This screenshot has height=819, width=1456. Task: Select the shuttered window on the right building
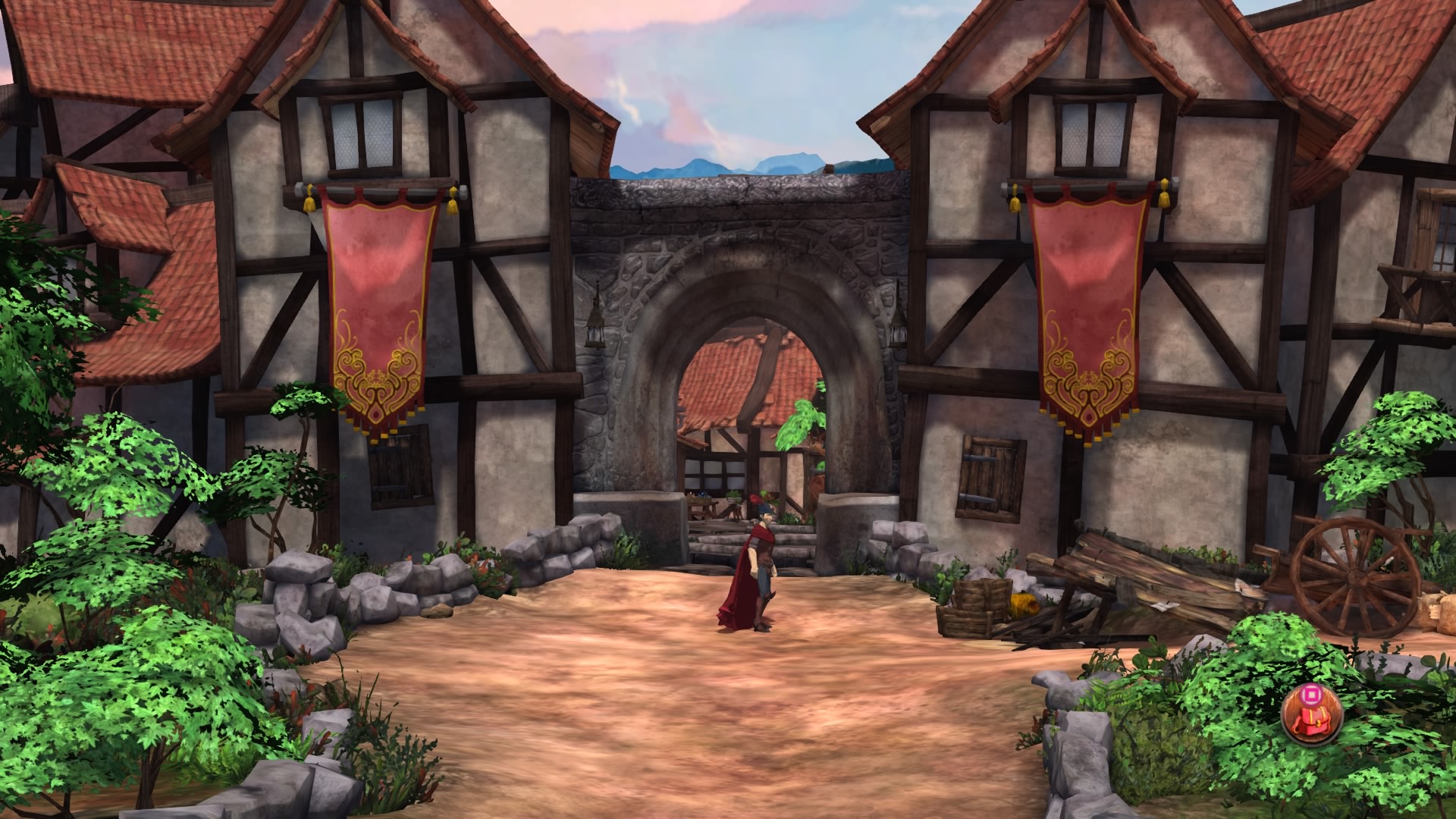(x=993, y=470)
